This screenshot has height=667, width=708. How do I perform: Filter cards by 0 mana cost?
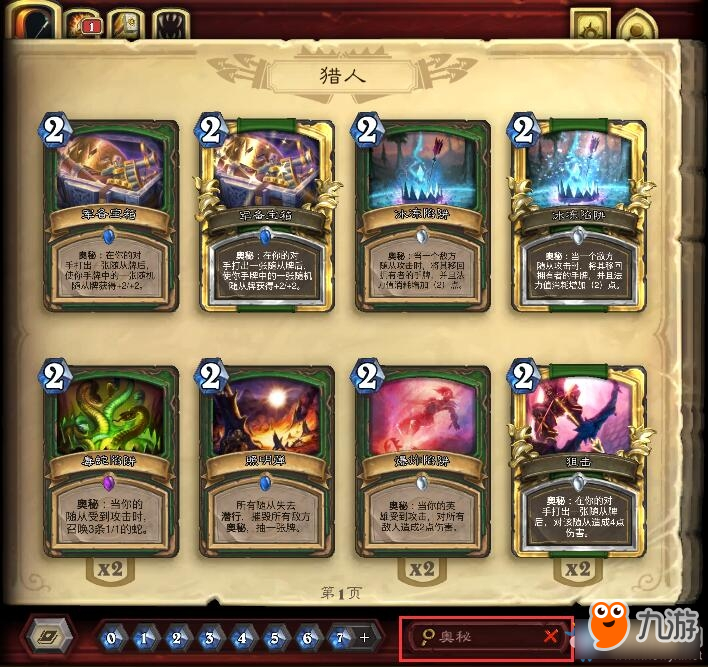[111, 637]
